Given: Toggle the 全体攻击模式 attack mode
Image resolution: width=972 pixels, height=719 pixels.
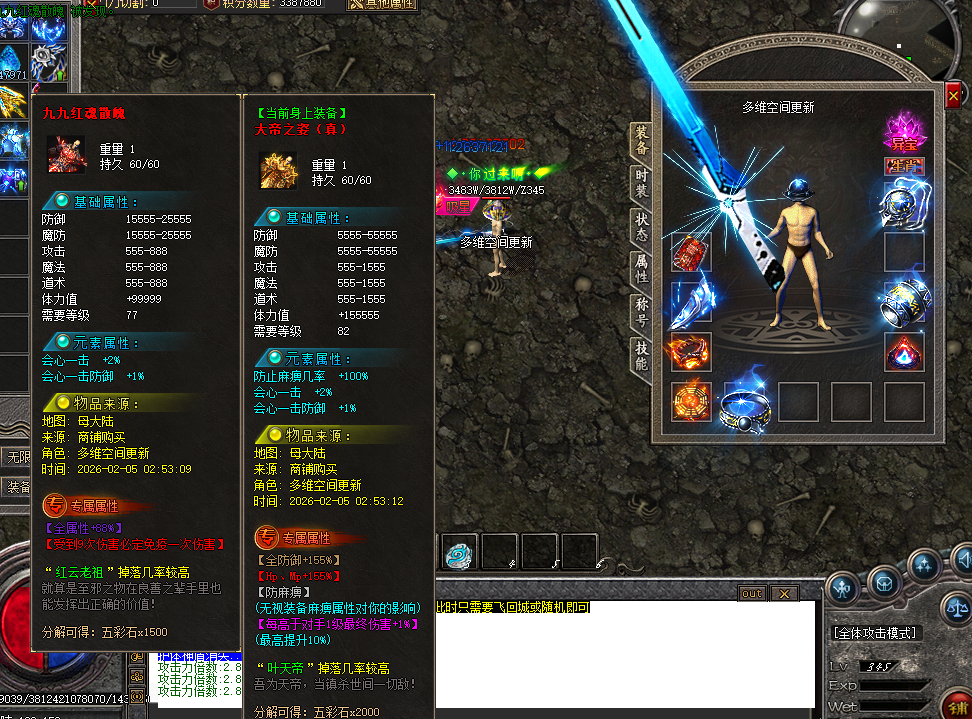Looking at the screenshot, I should pos(875,633).
